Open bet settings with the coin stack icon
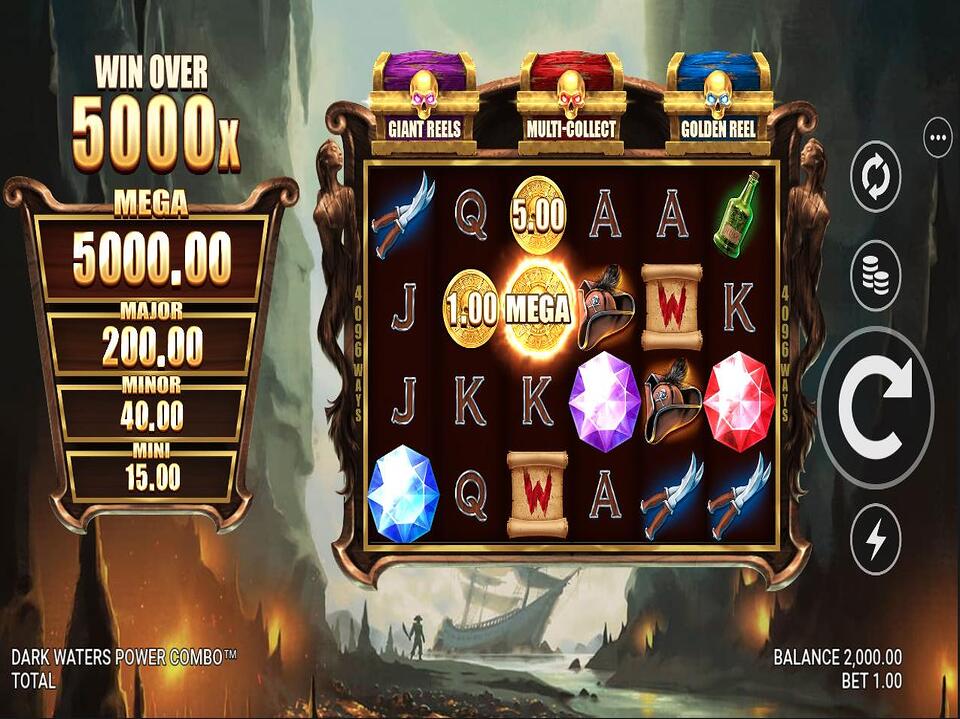The image size is (960, 719). coord(876,276)
